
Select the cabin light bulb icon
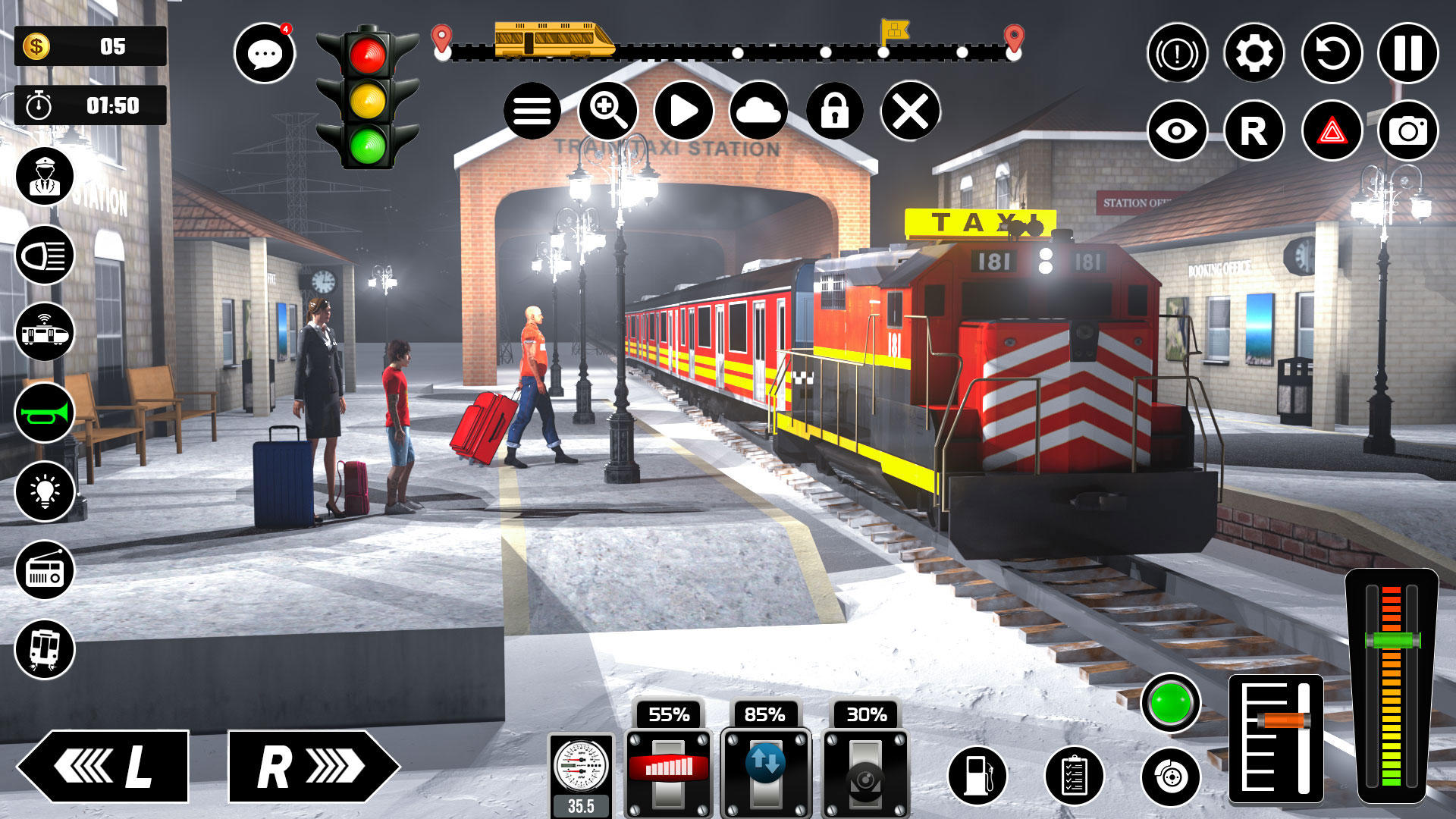point(45,493)
